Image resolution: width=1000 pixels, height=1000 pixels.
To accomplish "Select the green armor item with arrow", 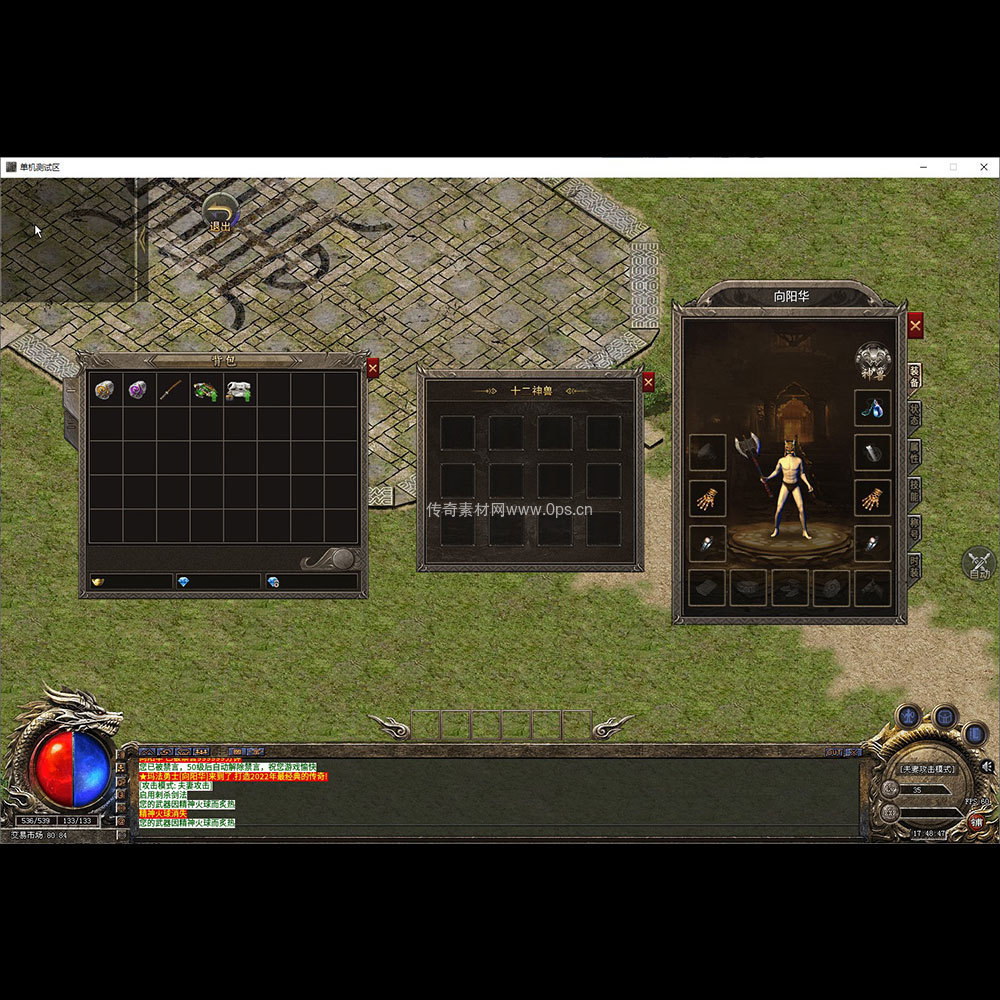I will (206, 390).
